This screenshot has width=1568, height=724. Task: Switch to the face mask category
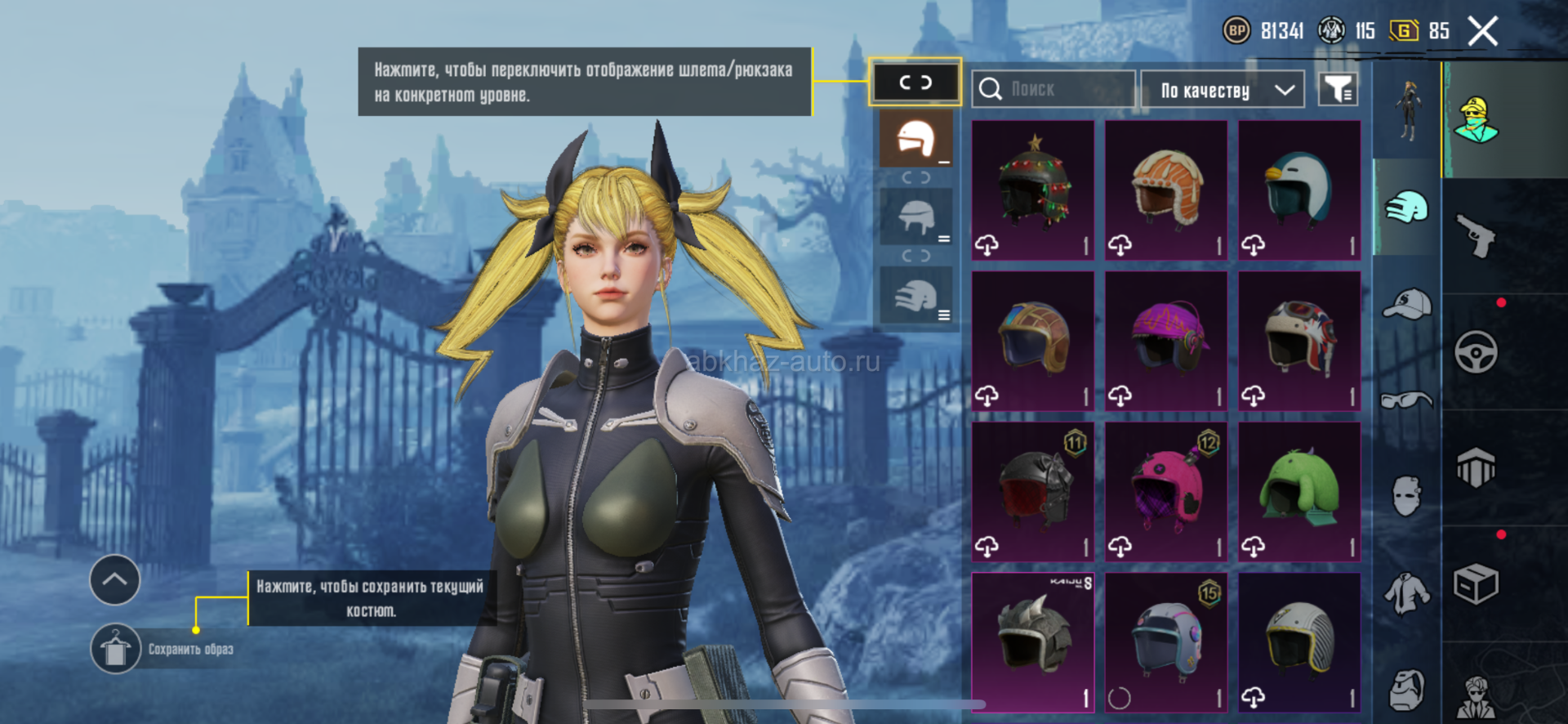click(1407, 495)
